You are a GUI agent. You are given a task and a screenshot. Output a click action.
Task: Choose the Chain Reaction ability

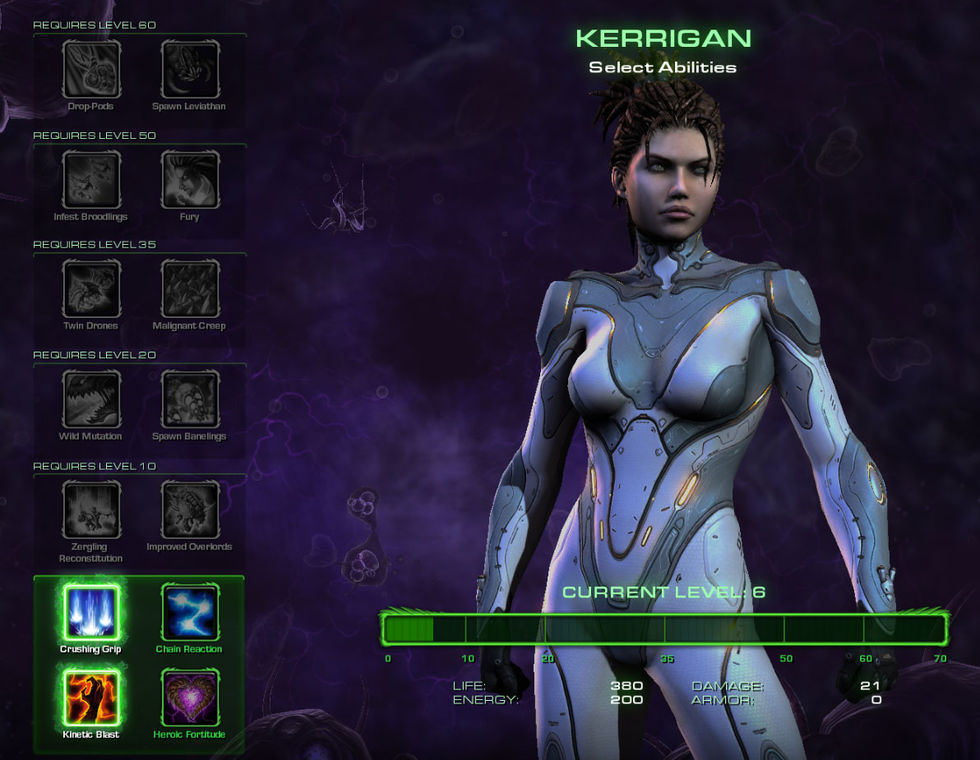189,612
